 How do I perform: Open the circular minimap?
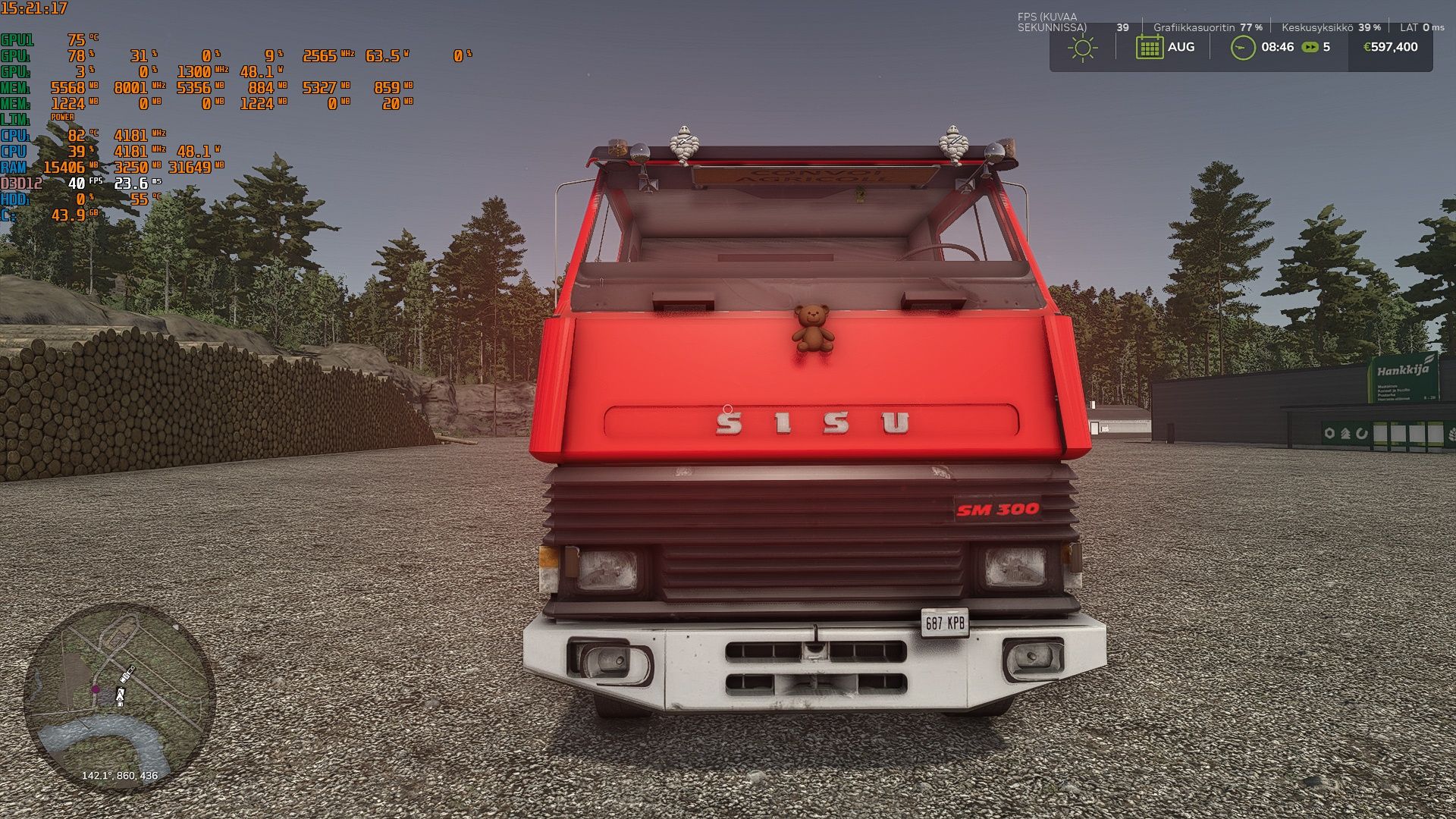coord(119,696)
